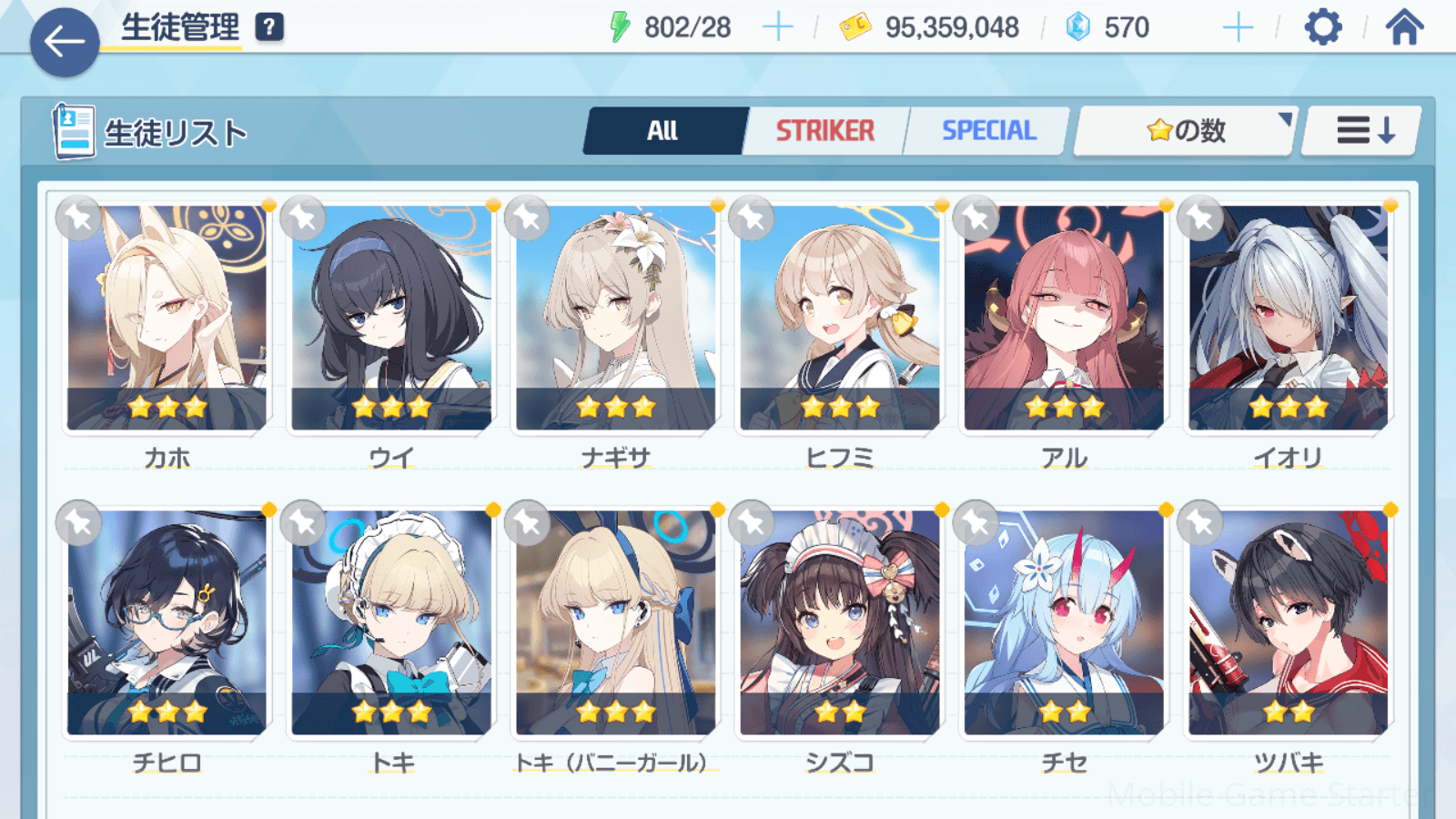Show the SPECIAL students tab
The image size is (1456, 819).
[988, 131]
